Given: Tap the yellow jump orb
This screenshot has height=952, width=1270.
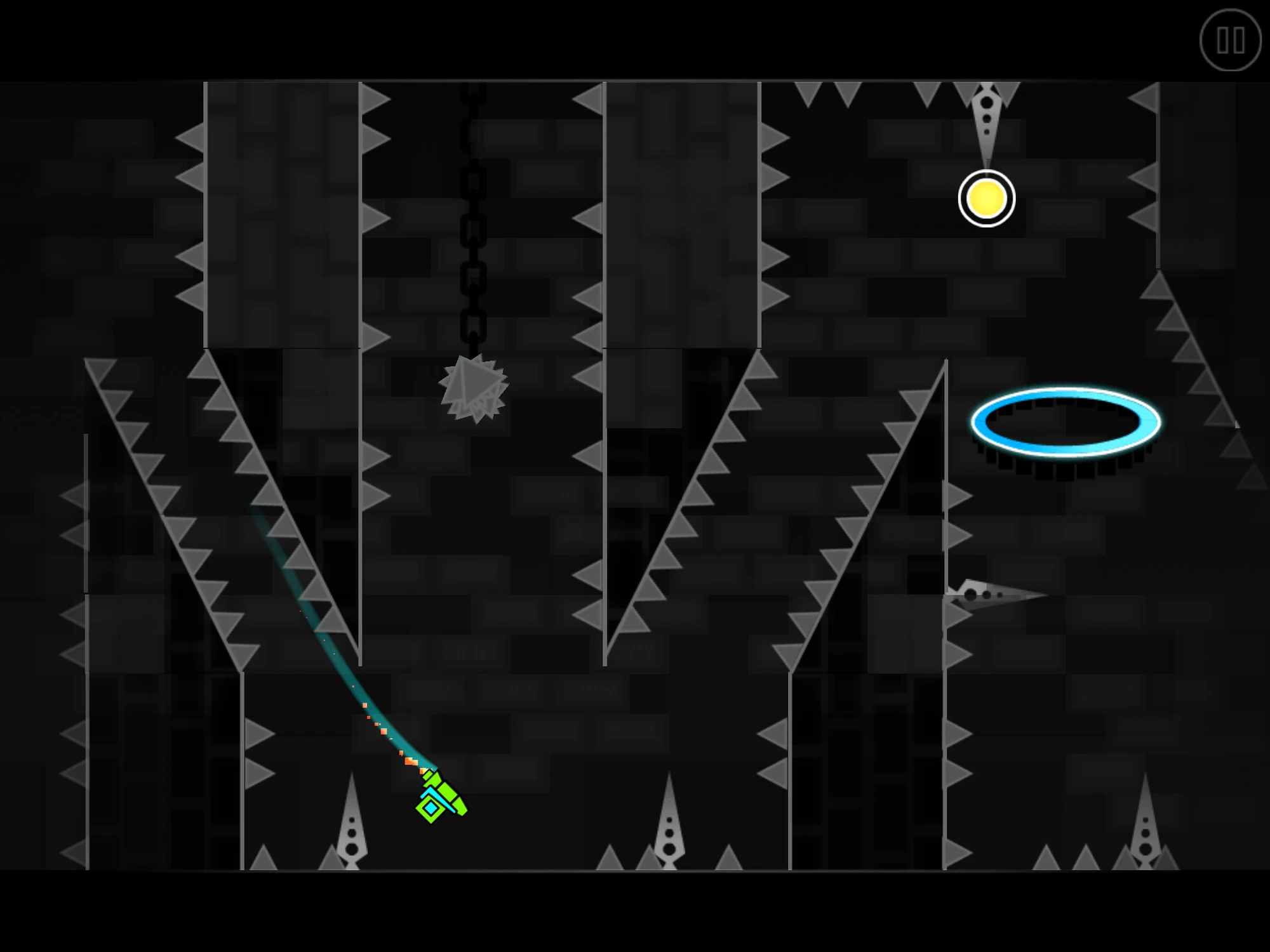Looking at the screenshot, I should click(986, 199).
